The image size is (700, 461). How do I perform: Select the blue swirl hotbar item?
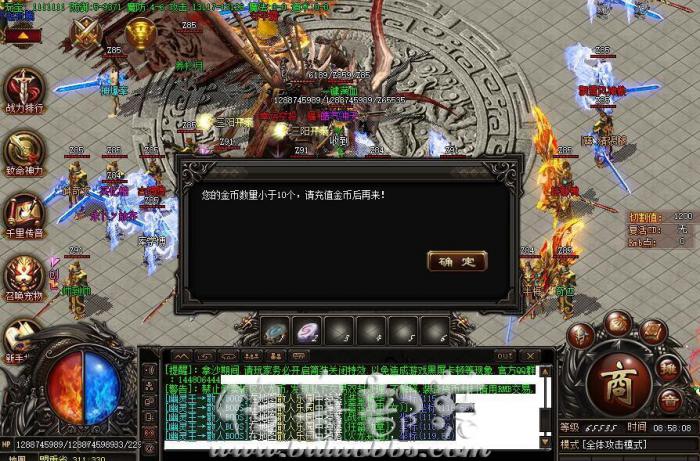(276, 327)
